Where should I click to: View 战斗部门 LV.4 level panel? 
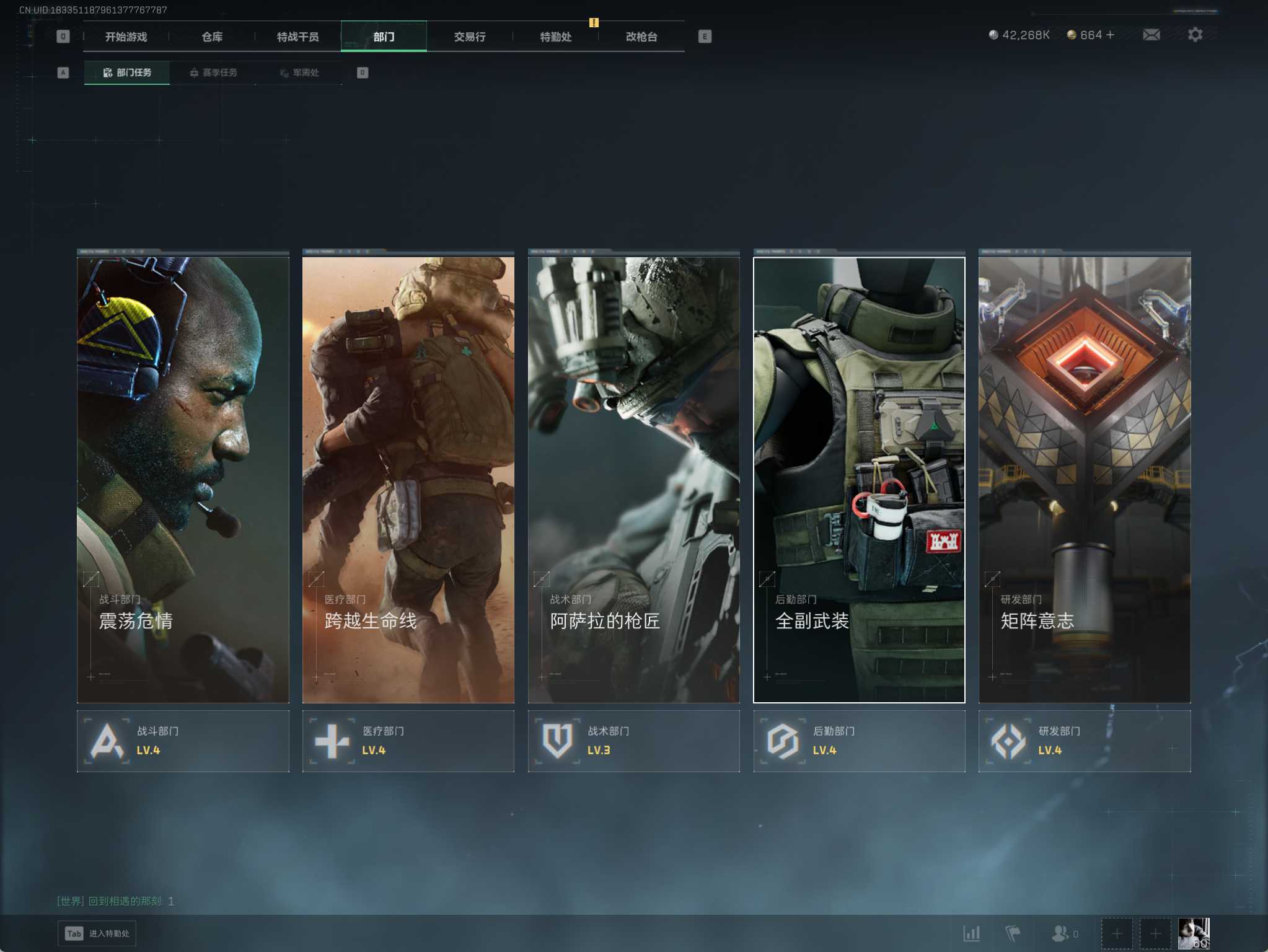point(183,741)
